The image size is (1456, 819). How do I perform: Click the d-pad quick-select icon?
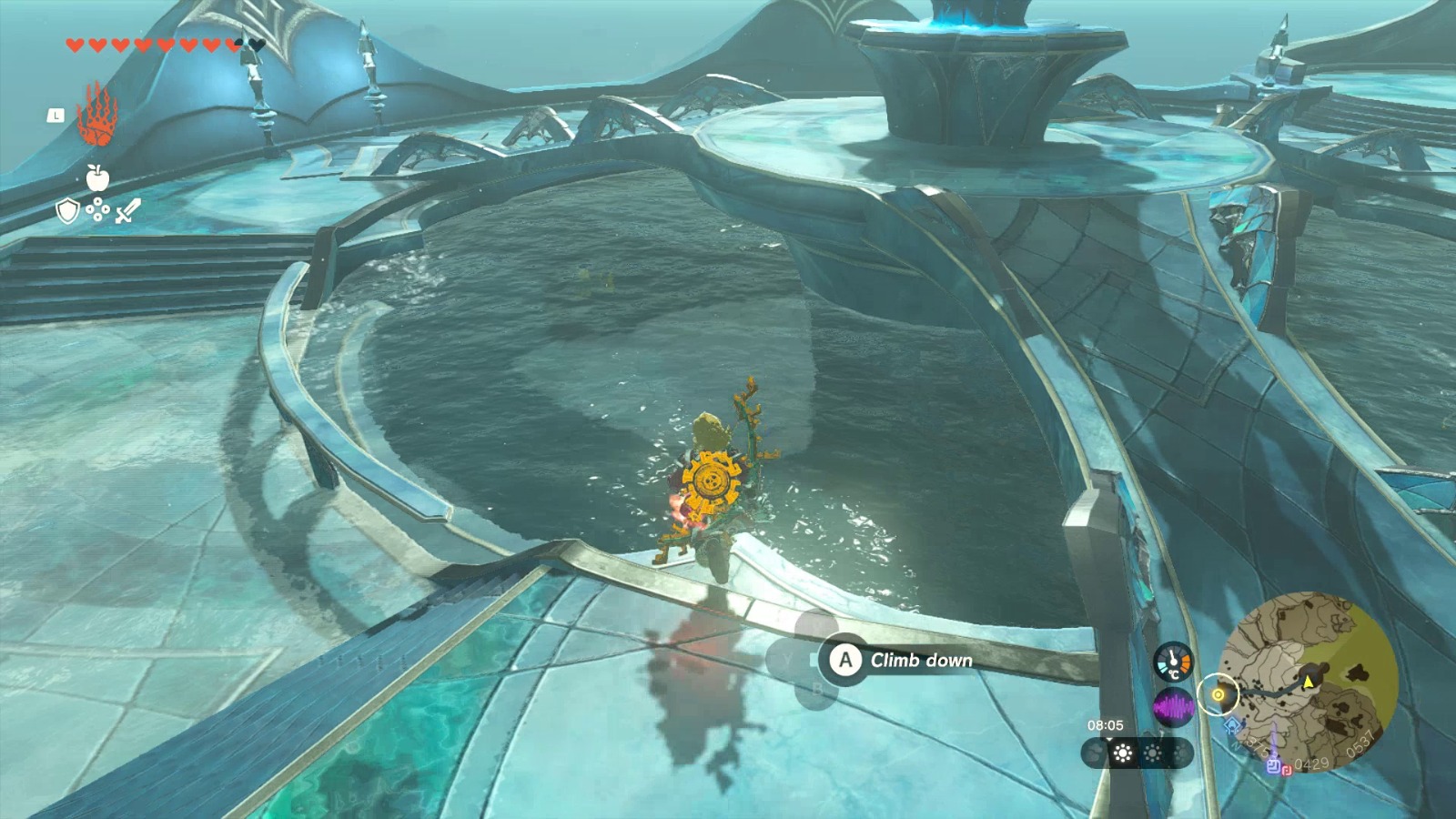tap(97, 209)
